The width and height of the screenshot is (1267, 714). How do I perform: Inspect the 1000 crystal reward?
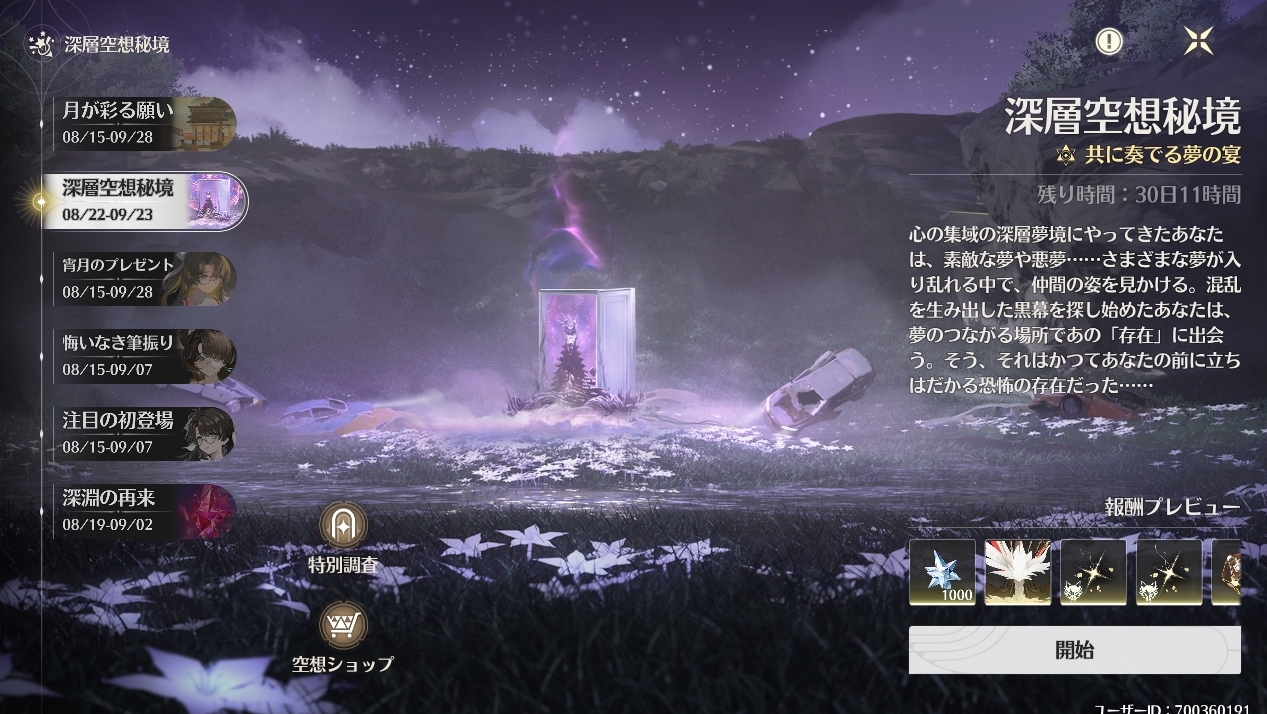coord(942,572)
